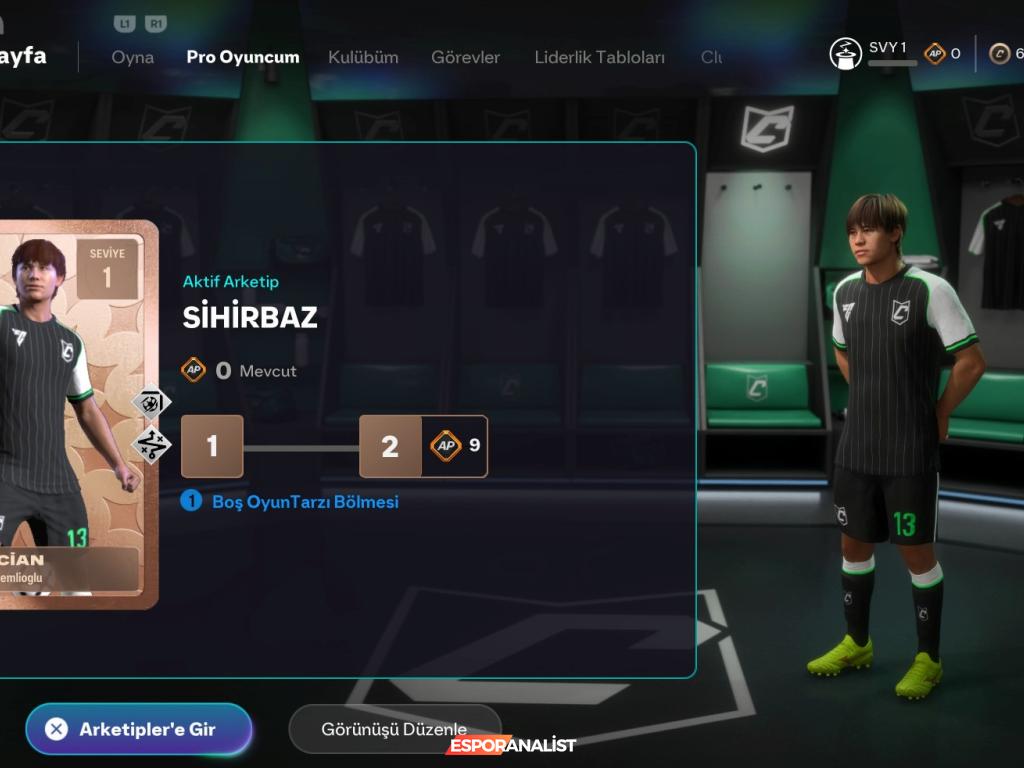Click the Sihirbaz archetype title

point(250,317)
